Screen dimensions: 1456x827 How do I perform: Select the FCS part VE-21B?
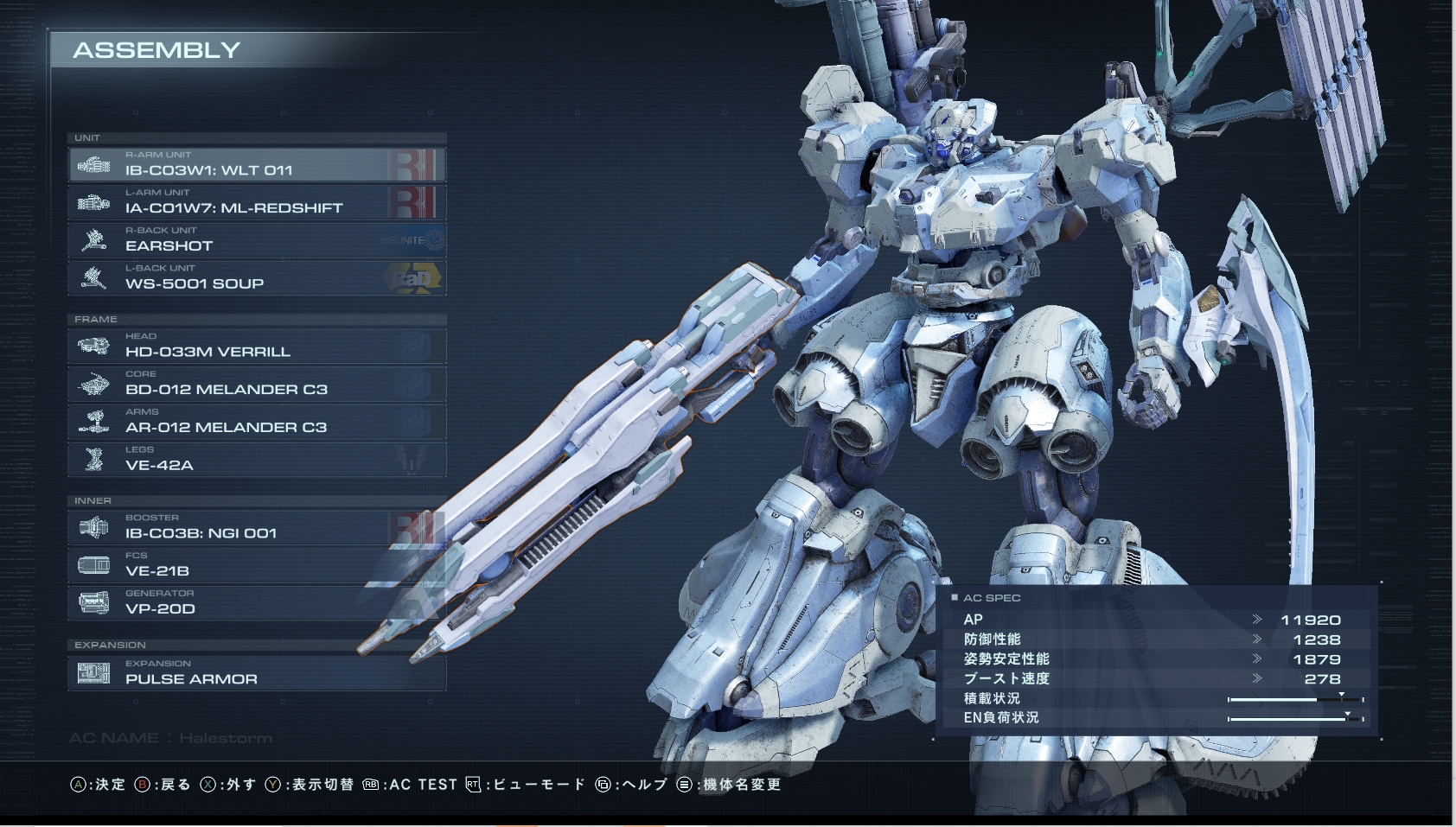[257, 565]
